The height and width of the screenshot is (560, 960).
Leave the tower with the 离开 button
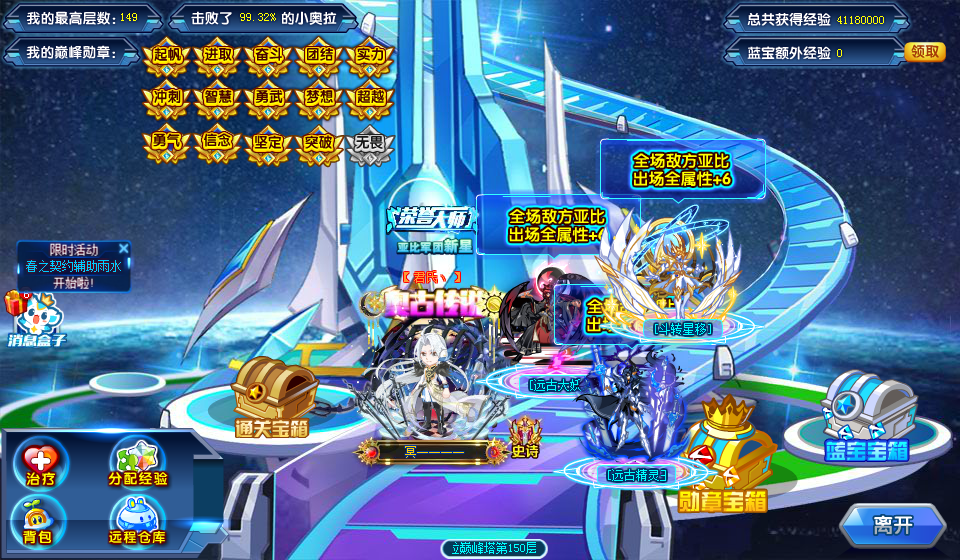[892, 523]
